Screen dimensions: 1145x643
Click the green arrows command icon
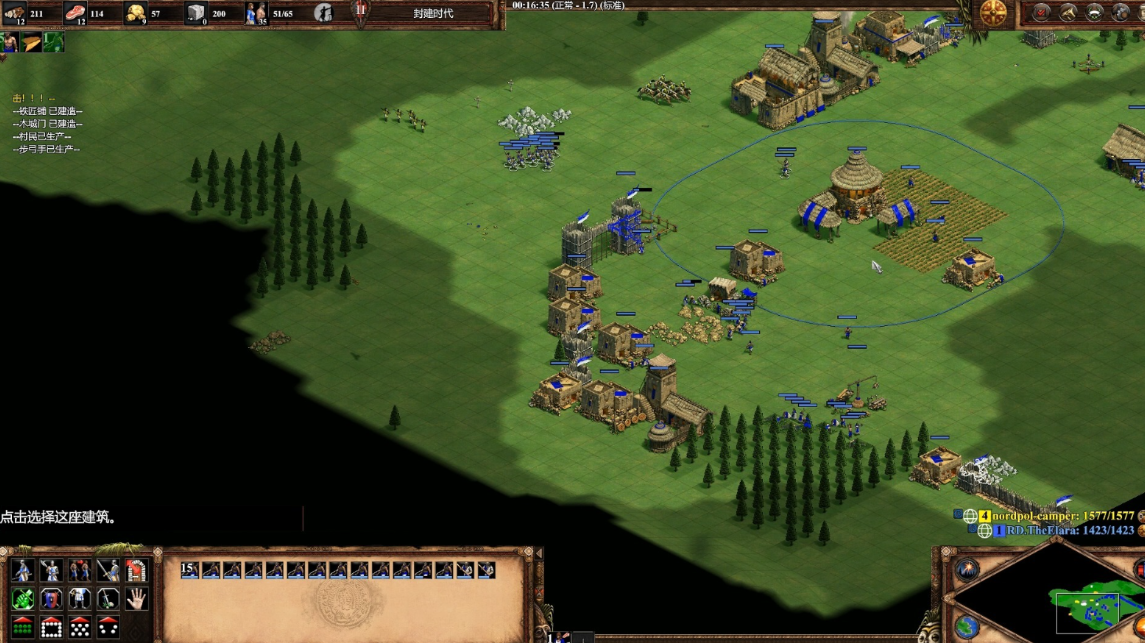click(x=22, y=599)
